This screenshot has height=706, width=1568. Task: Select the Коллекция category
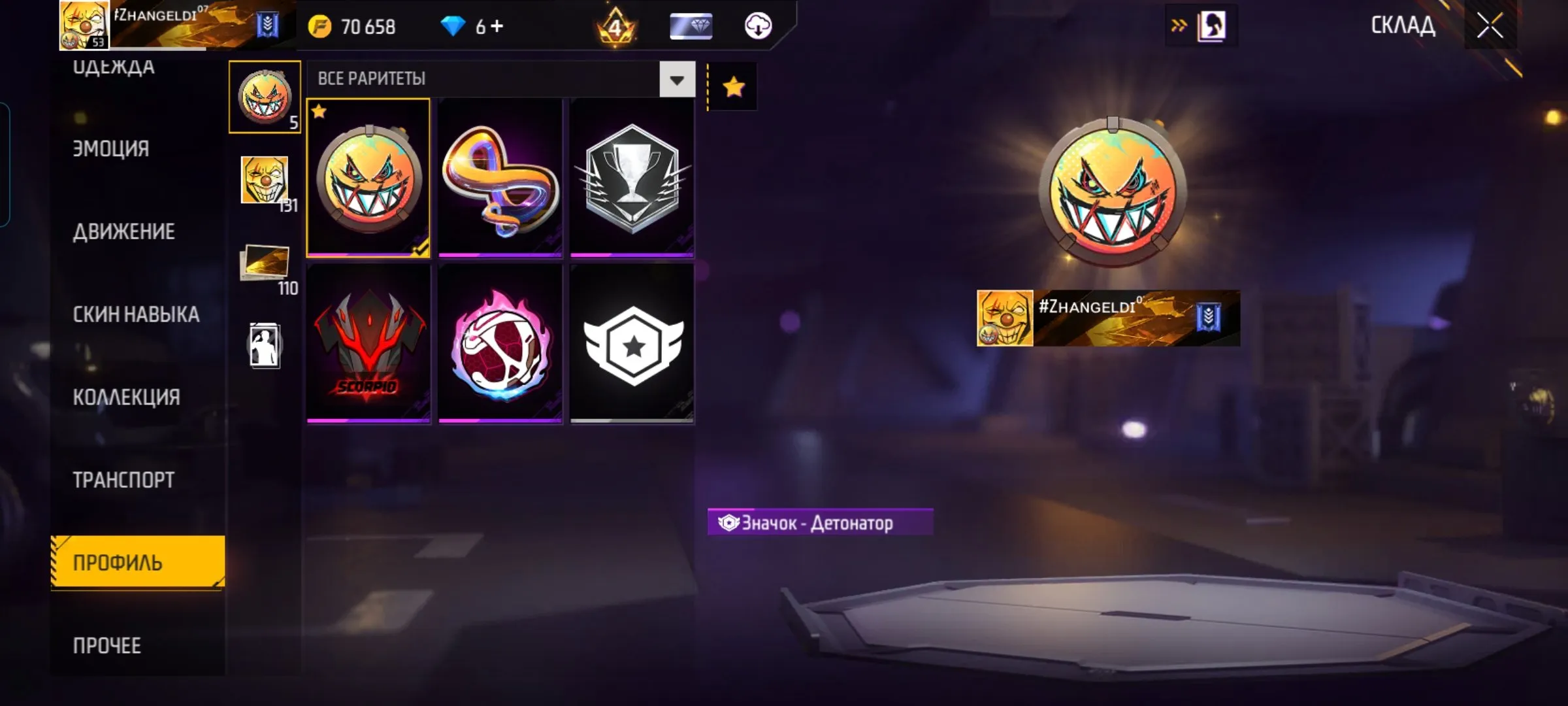pyautogui.click(x=126, y=397)
